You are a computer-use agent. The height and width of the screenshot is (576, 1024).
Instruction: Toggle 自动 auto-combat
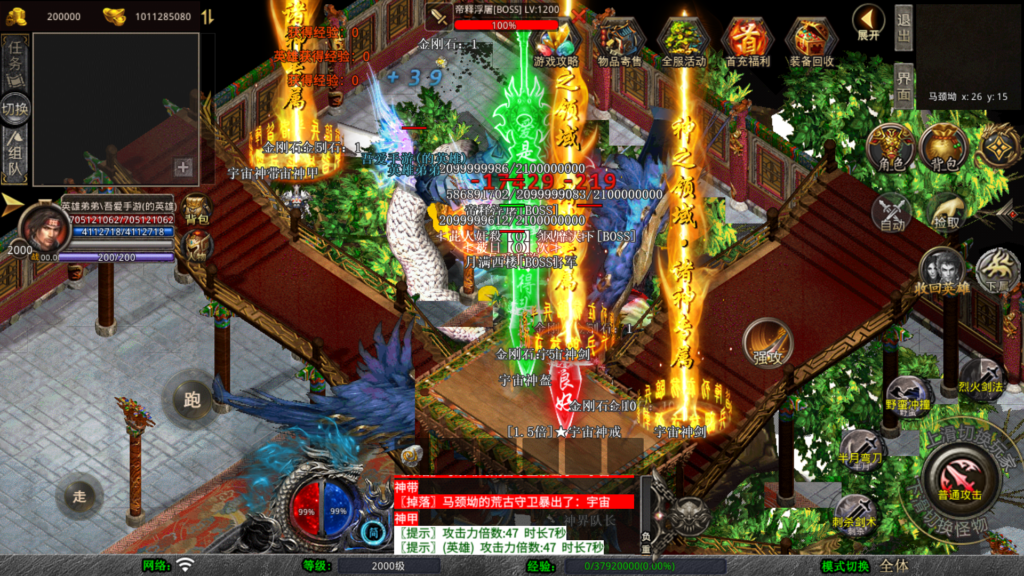click(x=891, y=213)
